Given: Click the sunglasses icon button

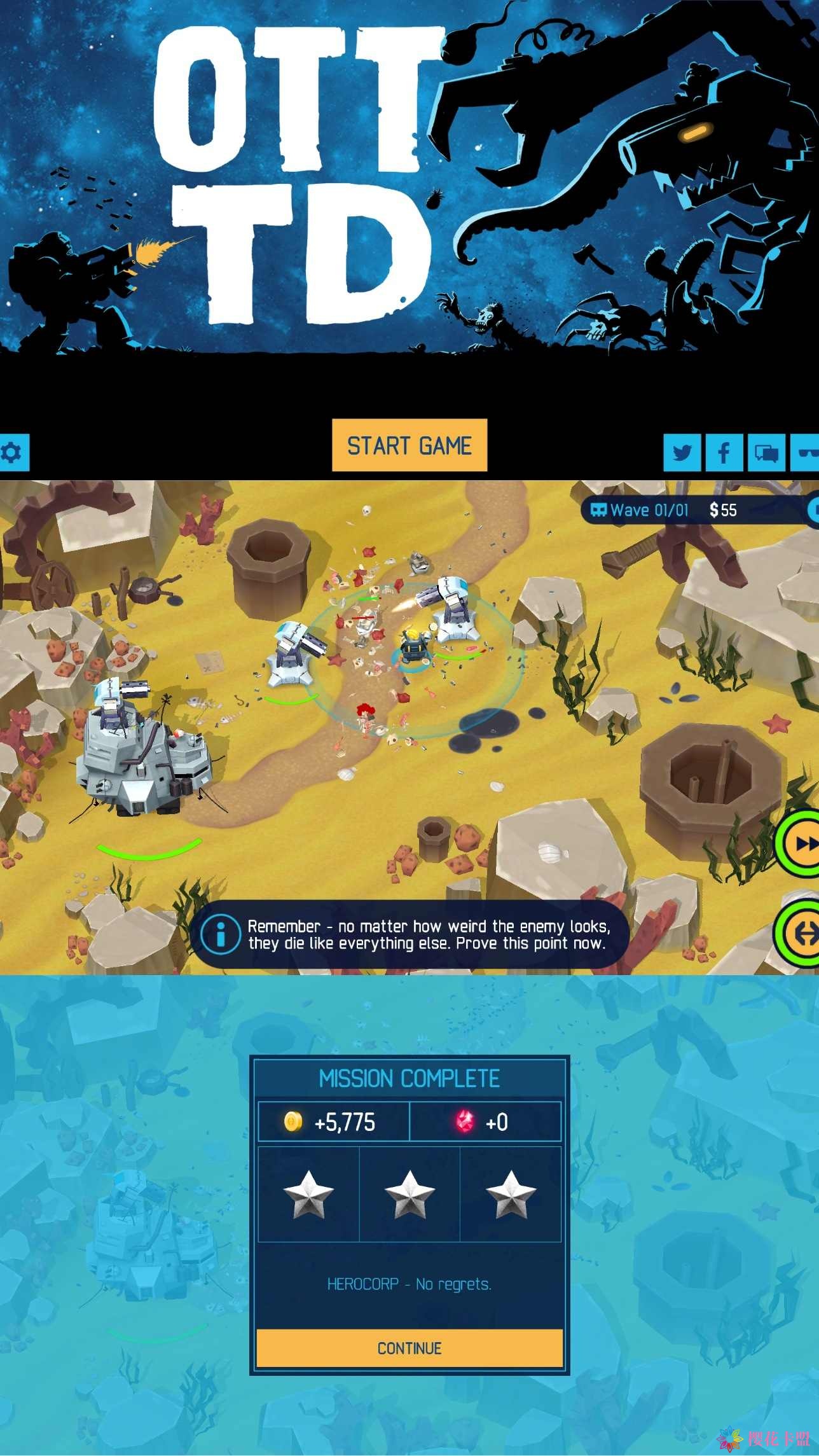Looking at the screenshot, I should click(x=806, y=452).
